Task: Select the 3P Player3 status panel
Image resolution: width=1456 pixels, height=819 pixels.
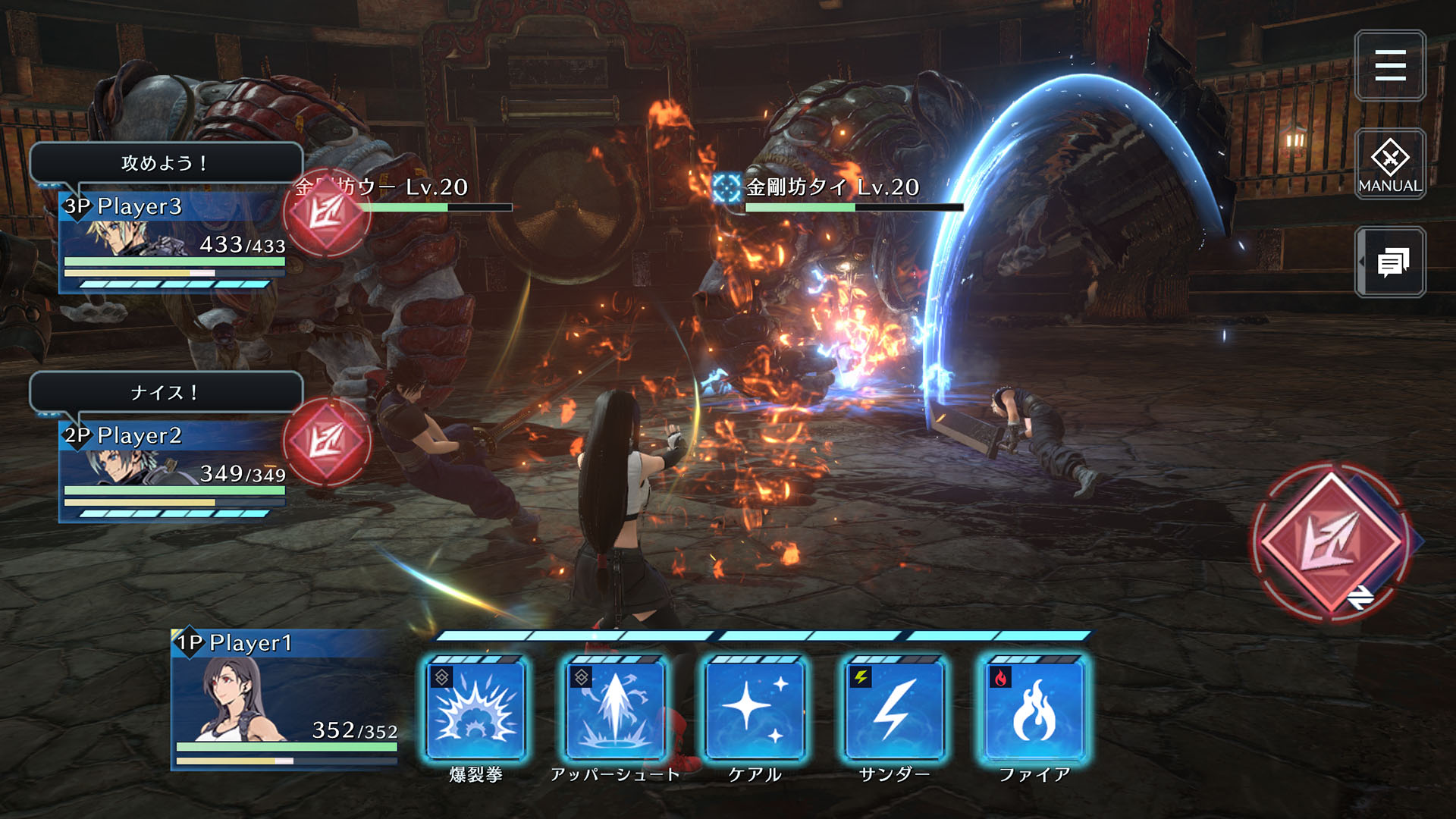Action: [173, 241]
